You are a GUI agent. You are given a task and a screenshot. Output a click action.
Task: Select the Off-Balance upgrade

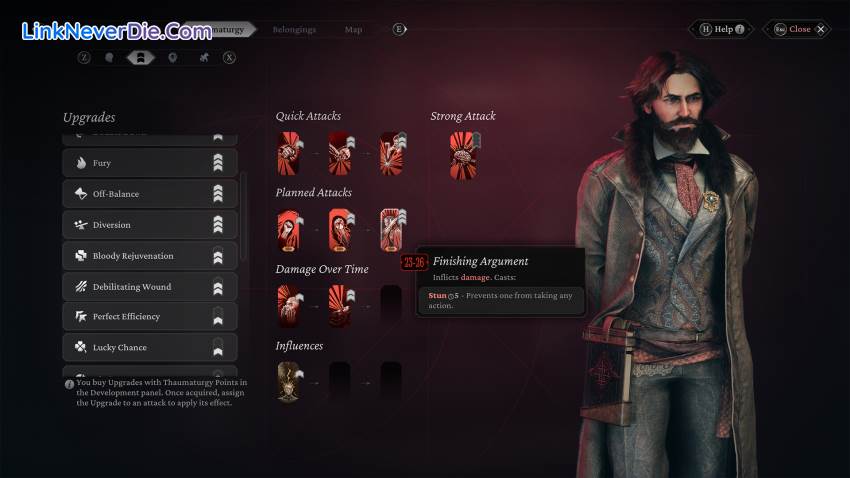(150, 194)
